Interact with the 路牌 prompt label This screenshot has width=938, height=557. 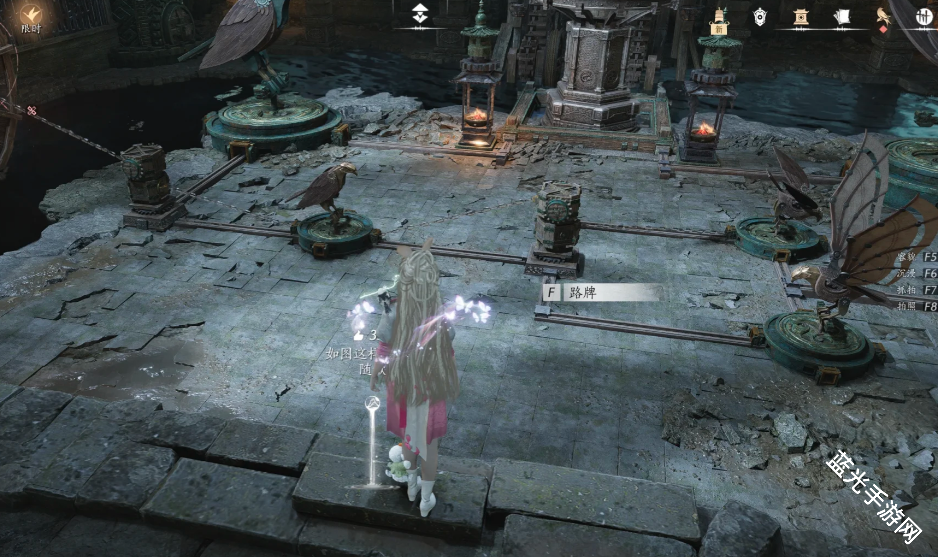(600, 293)
